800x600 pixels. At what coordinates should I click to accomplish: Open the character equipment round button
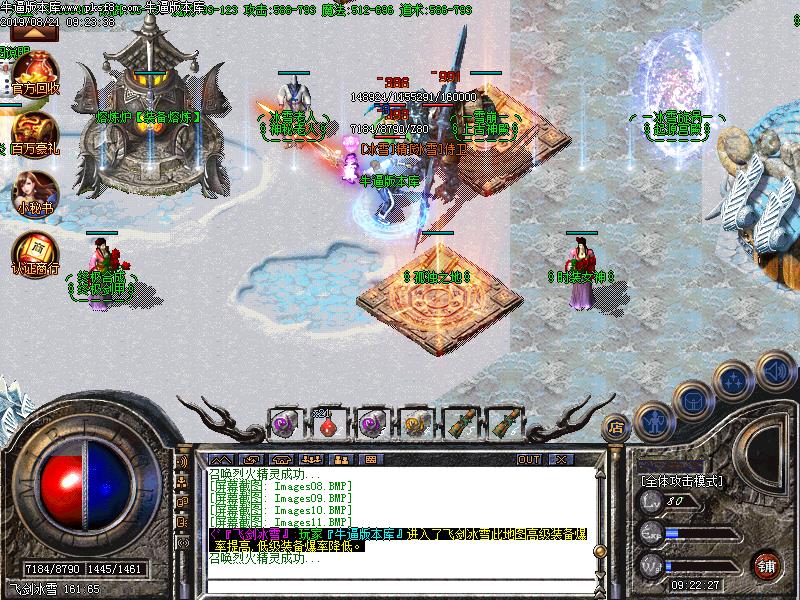[x=654, y=420]
